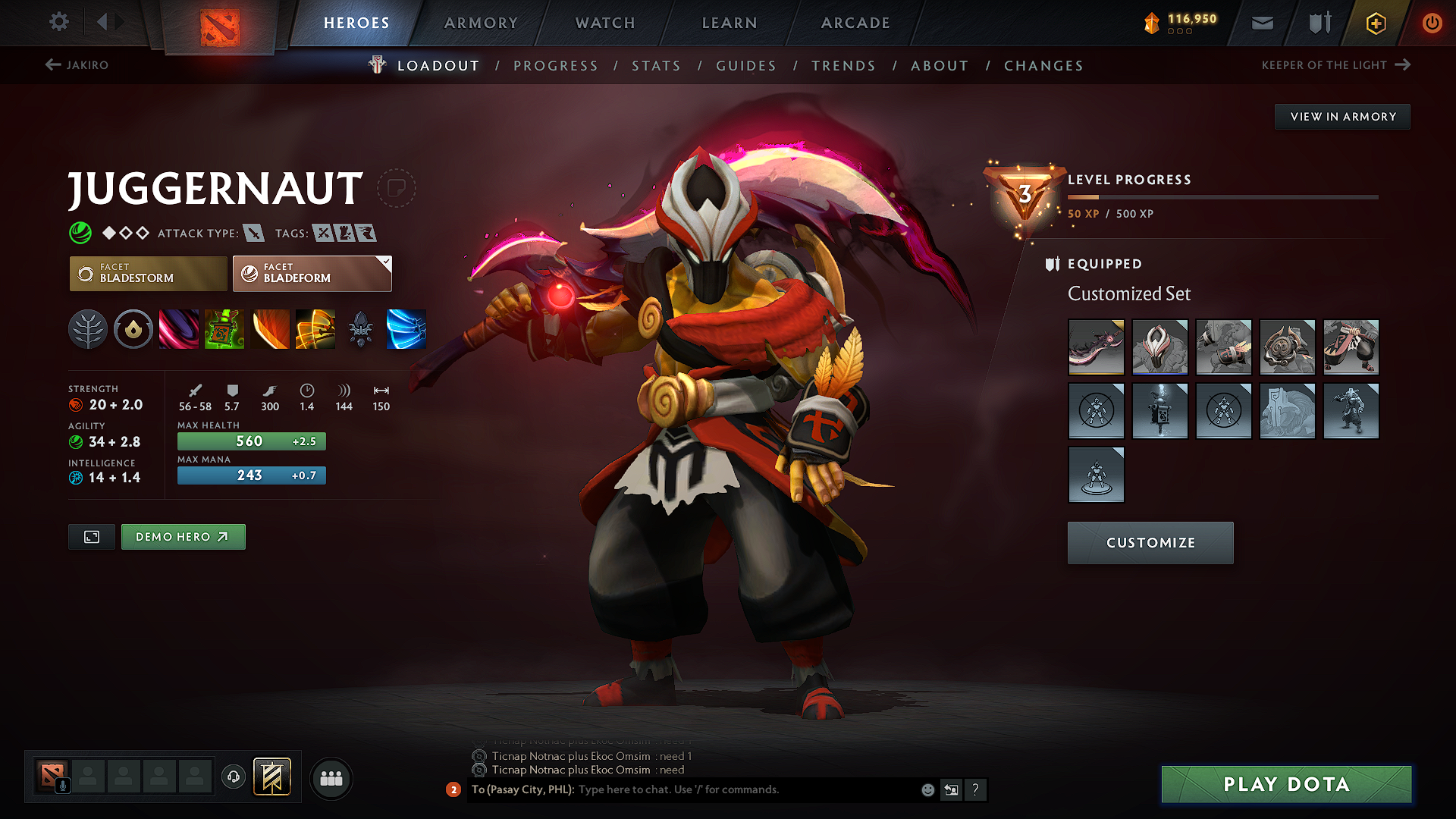Click the microphone icon in party bar

(62, 785)
